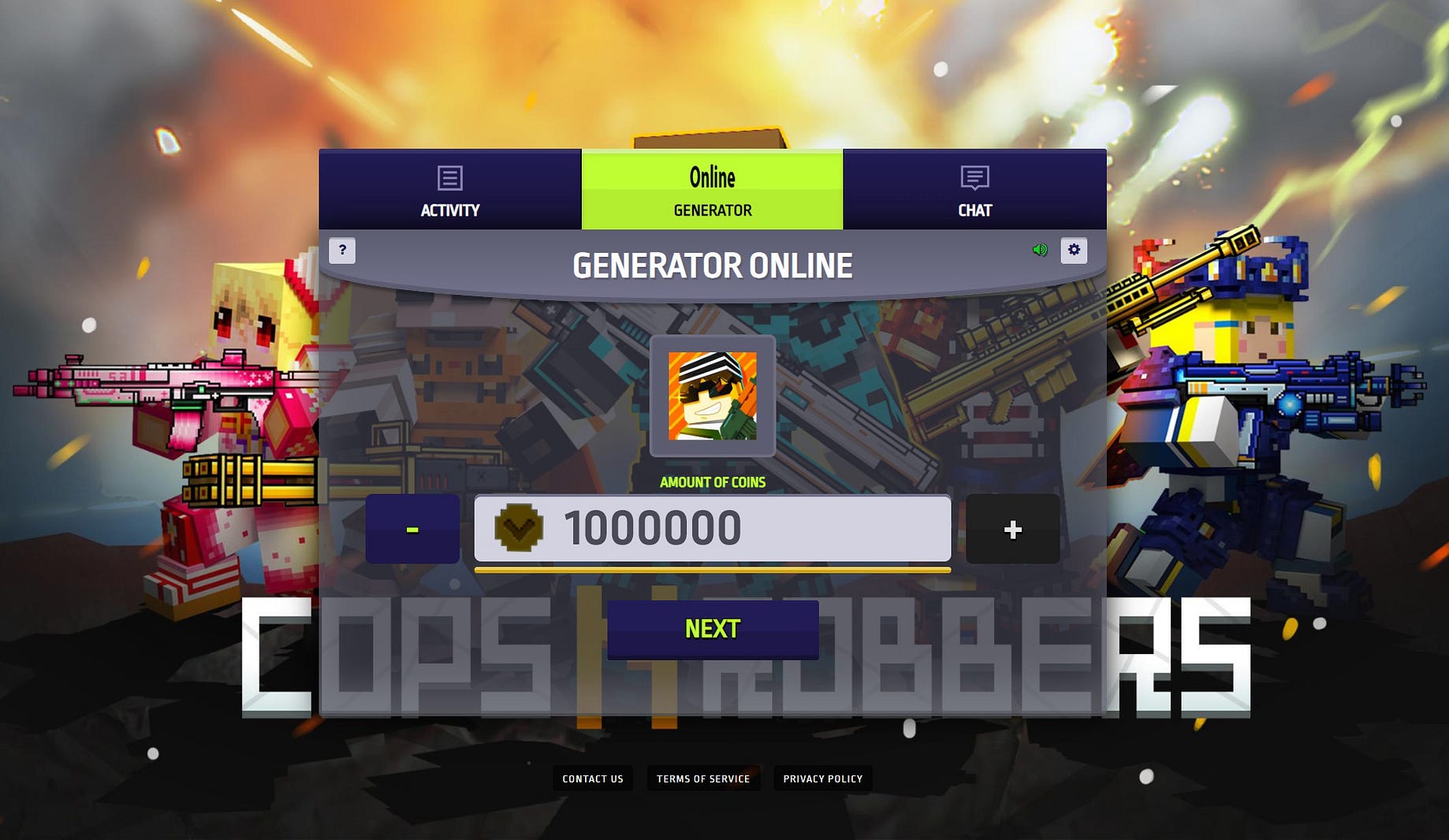Click the GENERATOR ONLINE header banner

[712, 266]
